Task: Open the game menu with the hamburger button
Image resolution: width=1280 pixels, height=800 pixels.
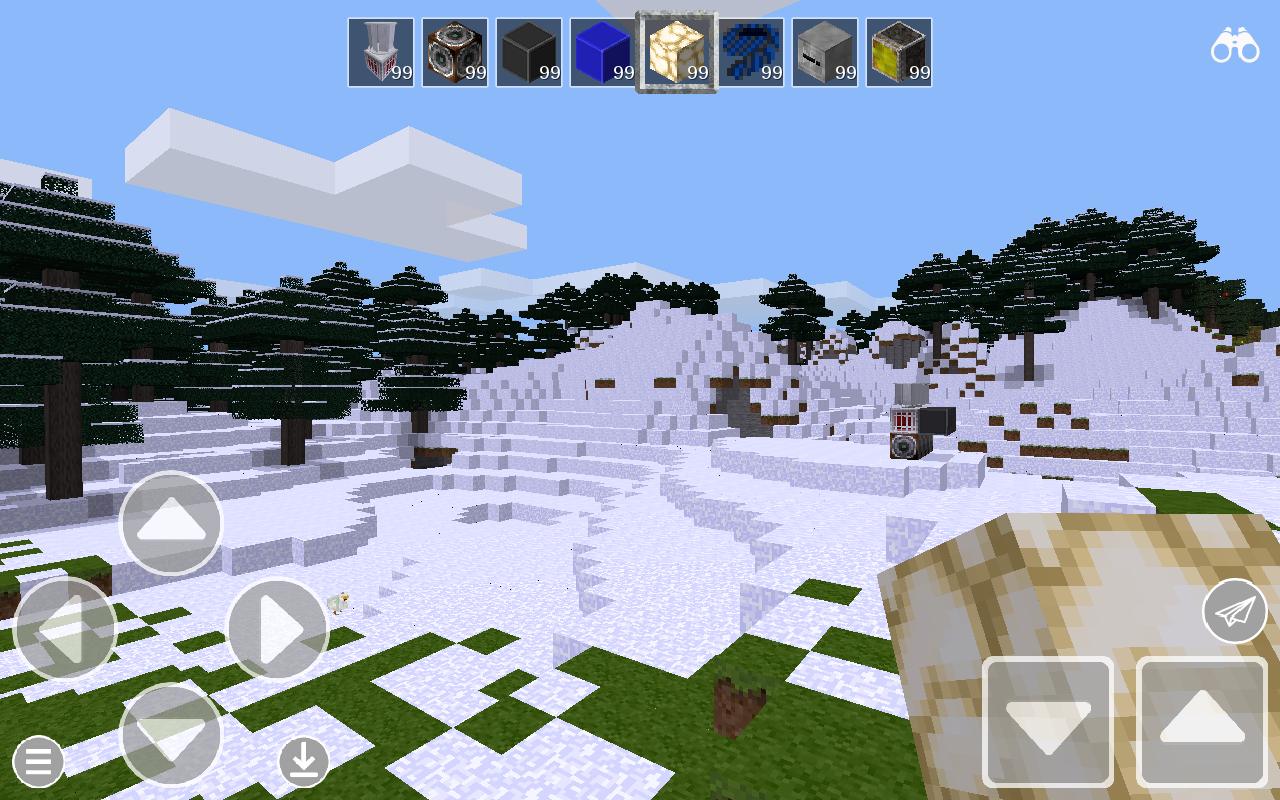Action: coord(38,761)
